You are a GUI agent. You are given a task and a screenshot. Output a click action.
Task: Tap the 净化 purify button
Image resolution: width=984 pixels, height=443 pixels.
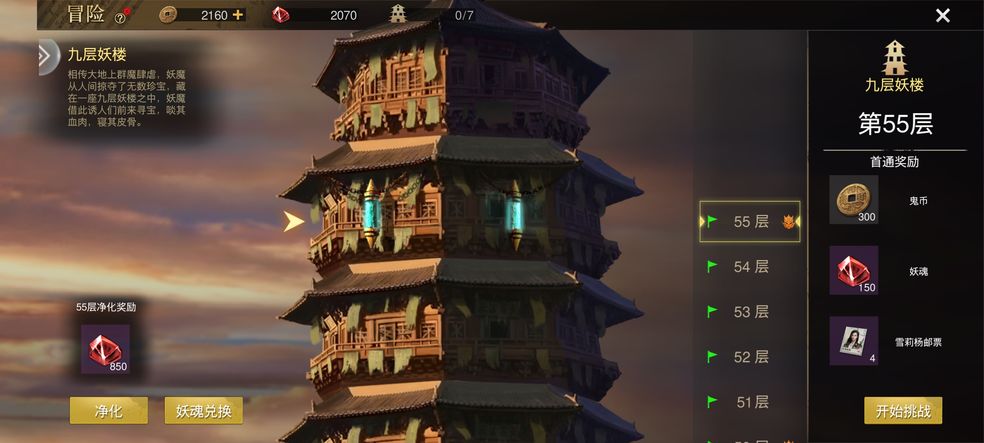click(x=108, y=410)
